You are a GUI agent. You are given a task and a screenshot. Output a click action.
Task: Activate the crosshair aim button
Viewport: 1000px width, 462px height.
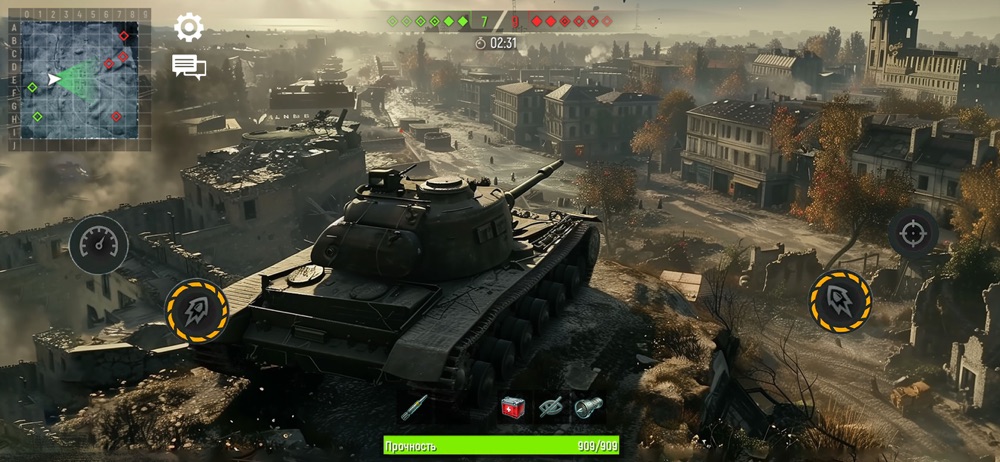click(913, 234)
